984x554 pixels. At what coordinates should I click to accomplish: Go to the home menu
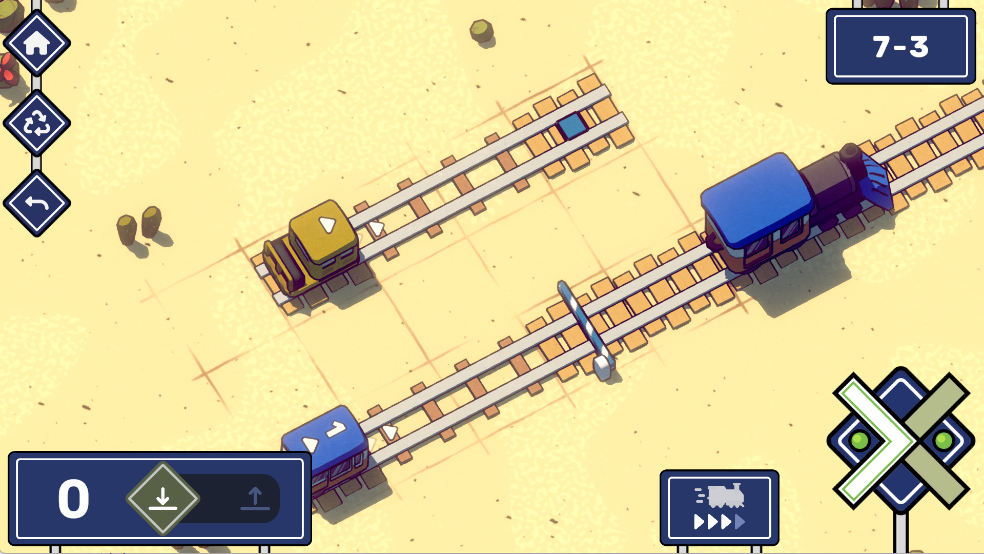point(37,43)
